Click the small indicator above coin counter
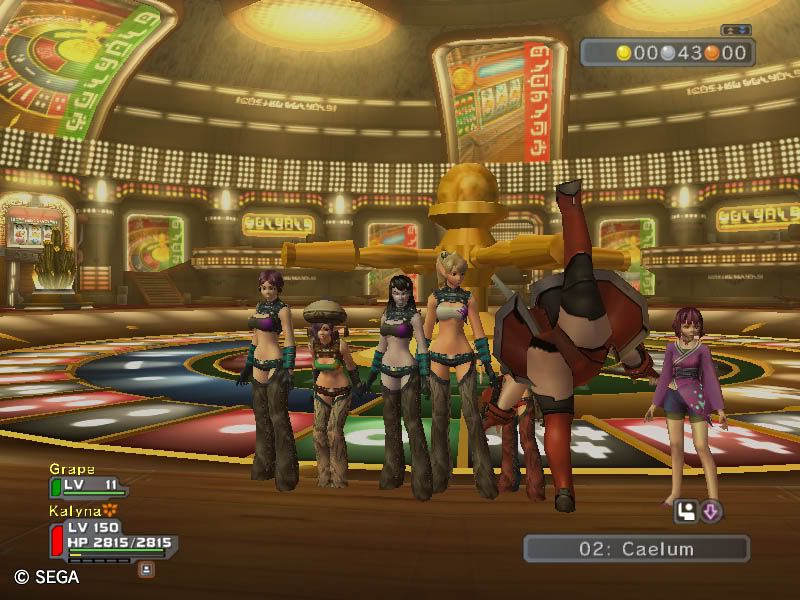This screenshot has width=800, height=600. pyautogui.click(x=735, y=30)
